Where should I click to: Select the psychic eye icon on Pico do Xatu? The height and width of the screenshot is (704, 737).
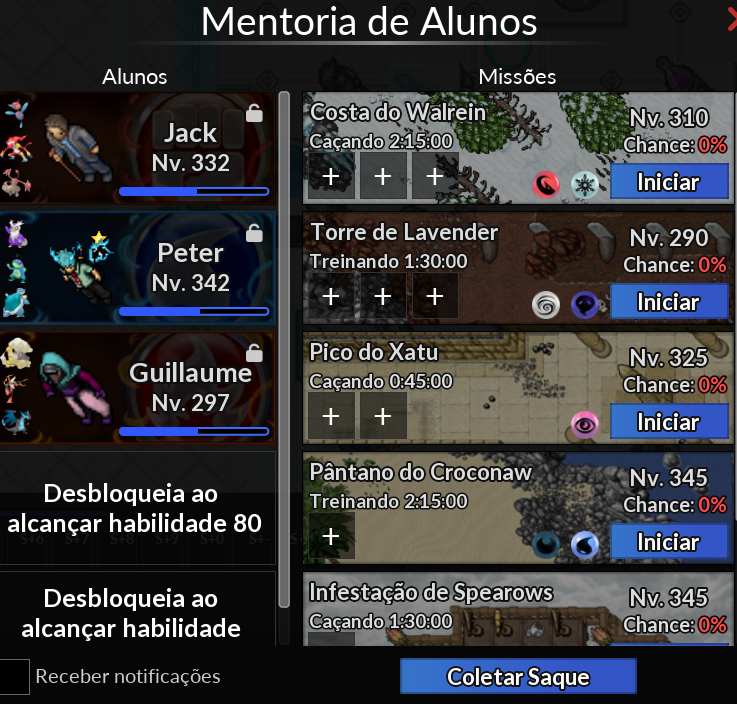click(x=583, y=424)
